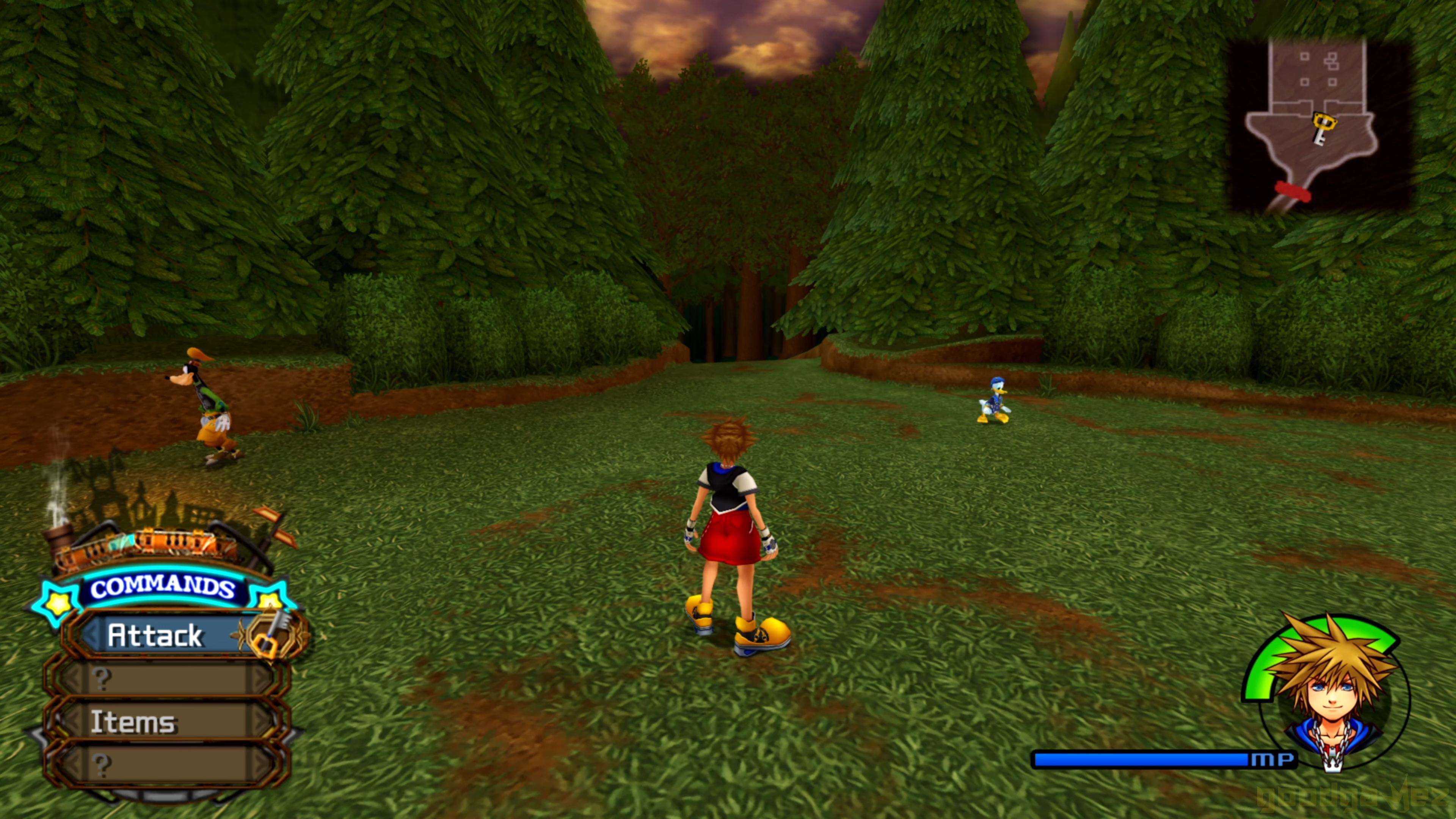Click the COMMANDS menu header
Screen dimensions: 1456x819
(163, 588)
